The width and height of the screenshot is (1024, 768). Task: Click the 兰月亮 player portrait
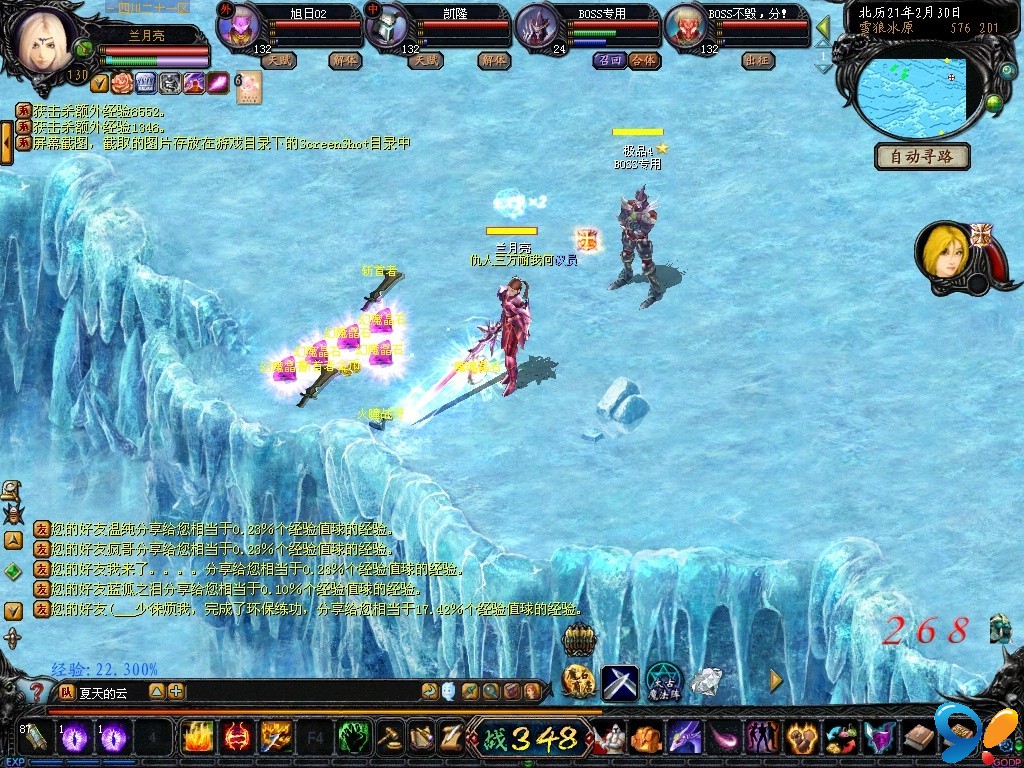(x=45, y=40)
